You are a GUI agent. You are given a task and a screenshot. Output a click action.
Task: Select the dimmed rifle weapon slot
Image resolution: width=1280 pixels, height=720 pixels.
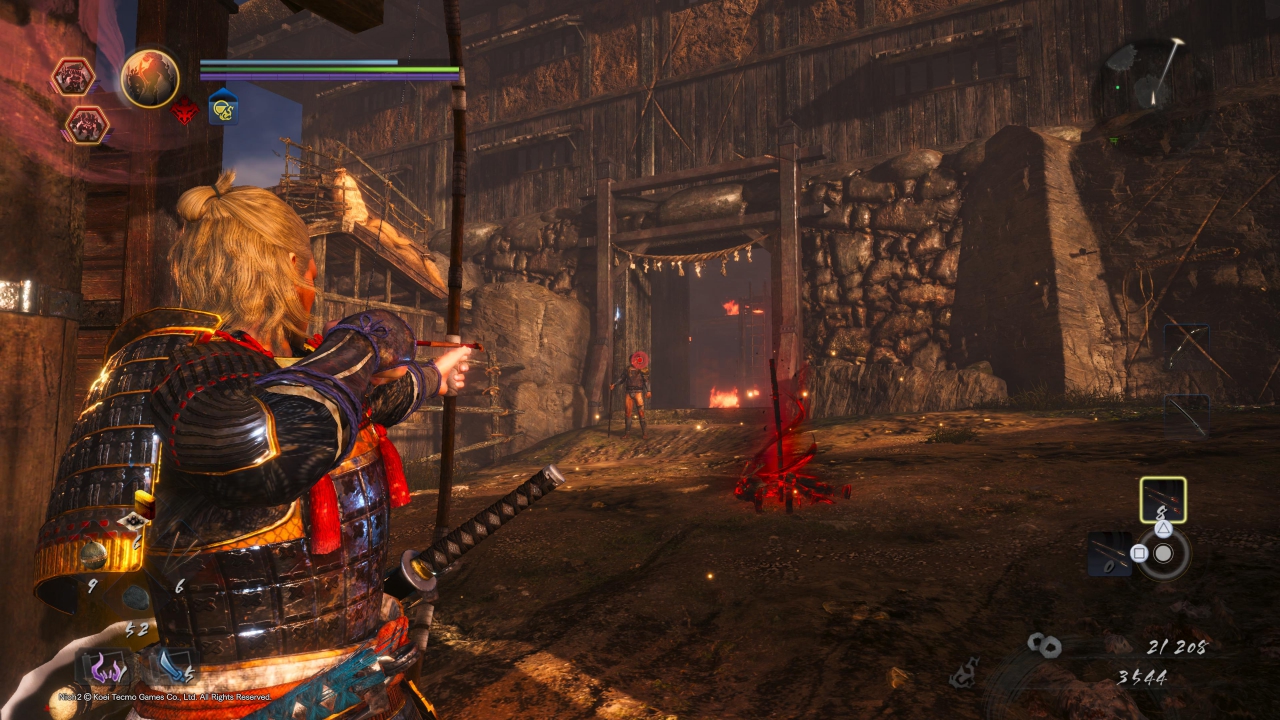[x=1186, y=414]
